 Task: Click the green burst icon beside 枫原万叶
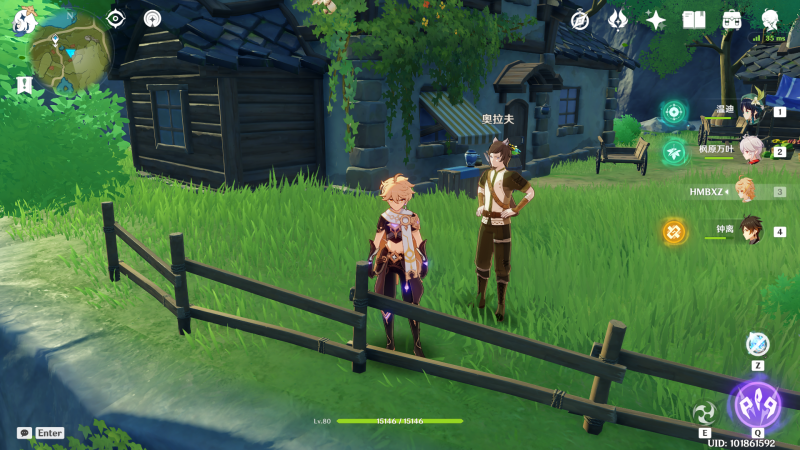[x=674, y=151]
